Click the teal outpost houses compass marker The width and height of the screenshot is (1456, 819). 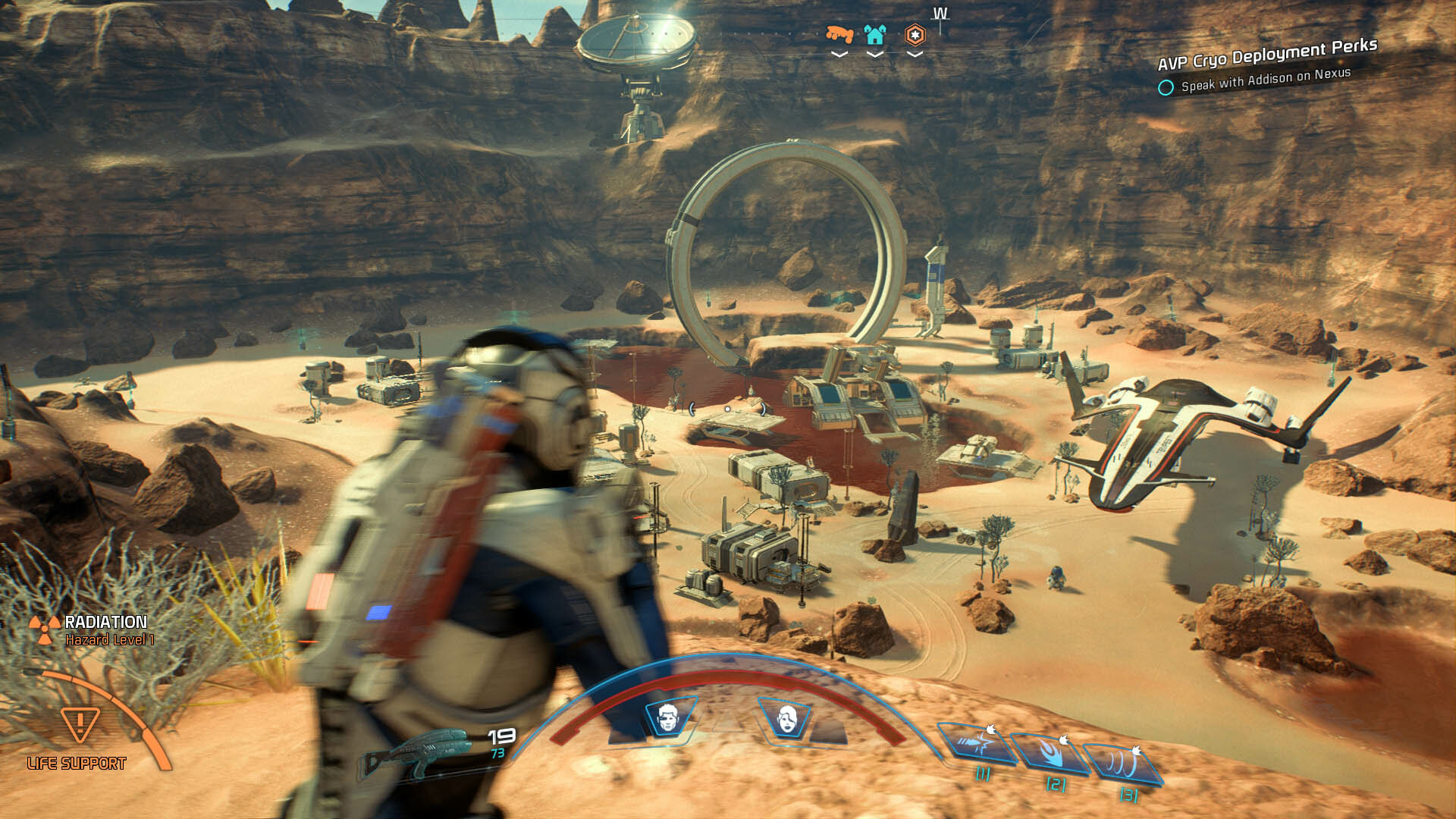[x=875, y=34]
